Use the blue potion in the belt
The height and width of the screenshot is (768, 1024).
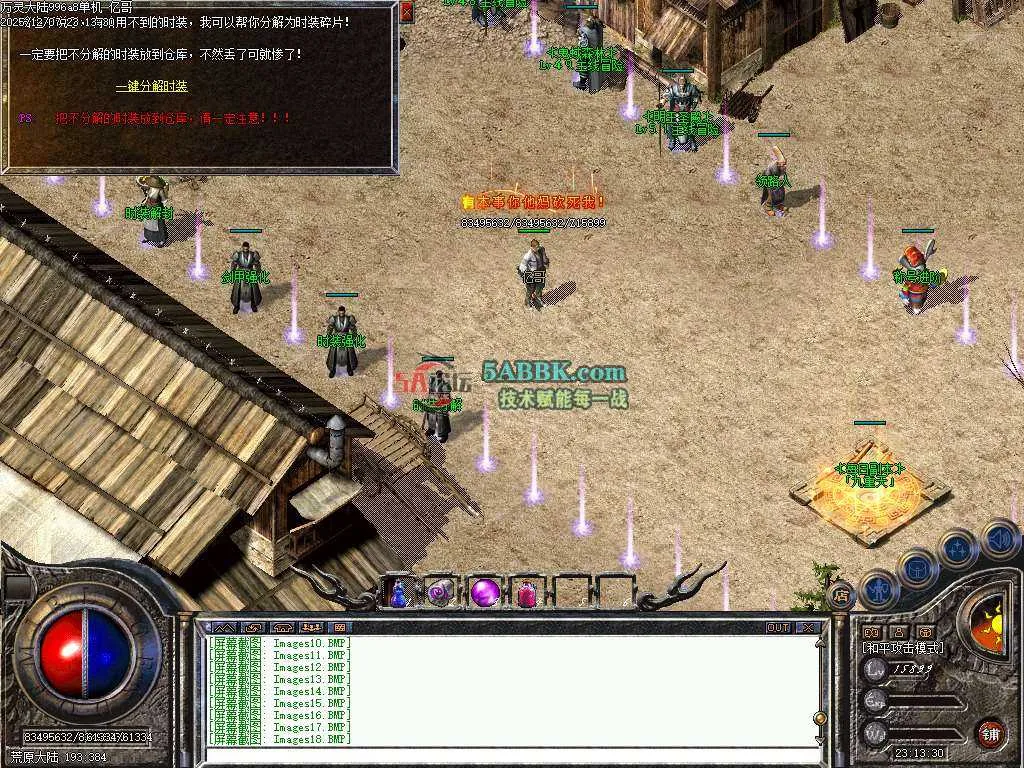pyautogui.click(x=398, y=593)
